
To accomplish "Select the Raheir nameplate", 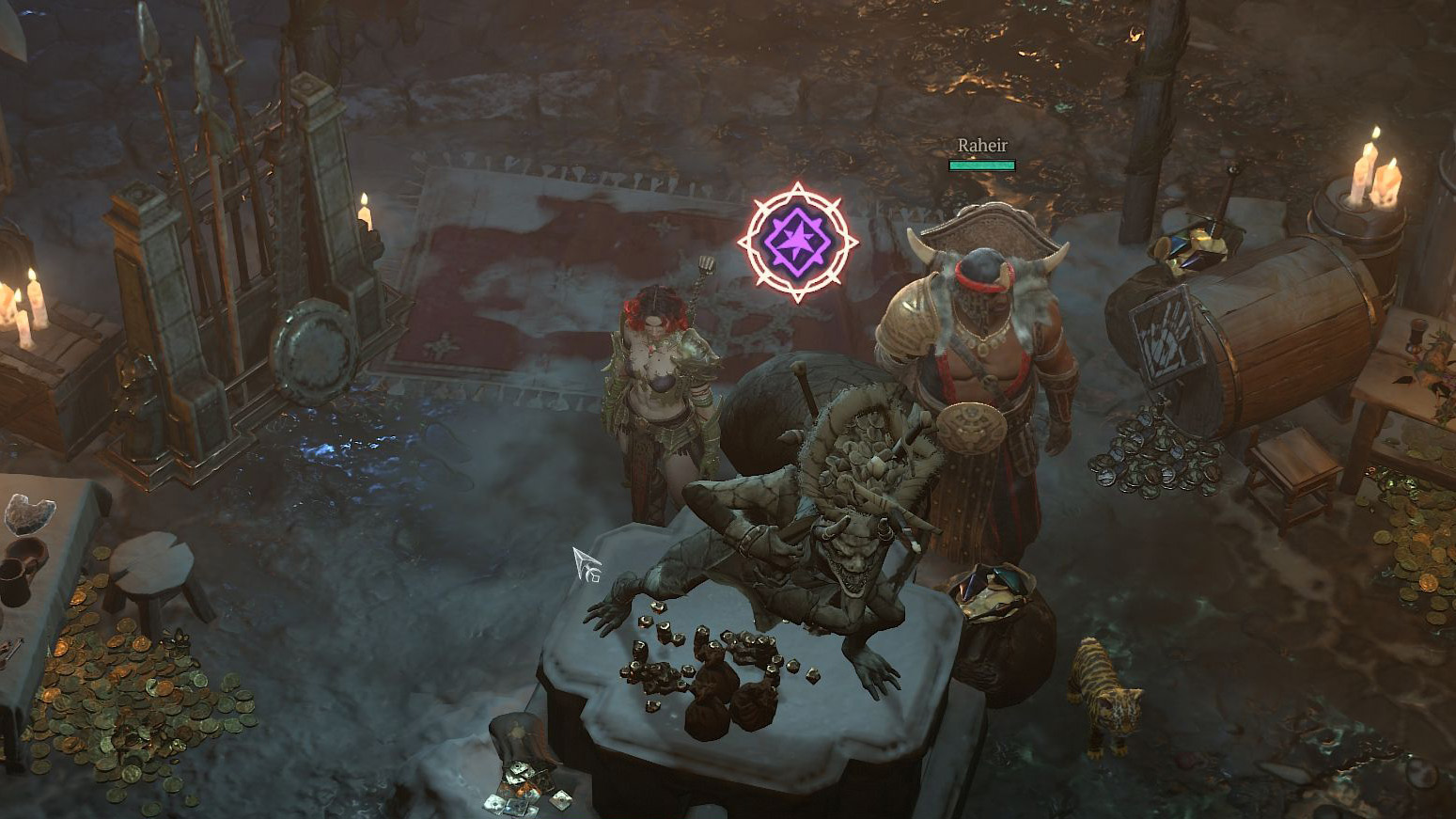I will (x=981, y=146).
